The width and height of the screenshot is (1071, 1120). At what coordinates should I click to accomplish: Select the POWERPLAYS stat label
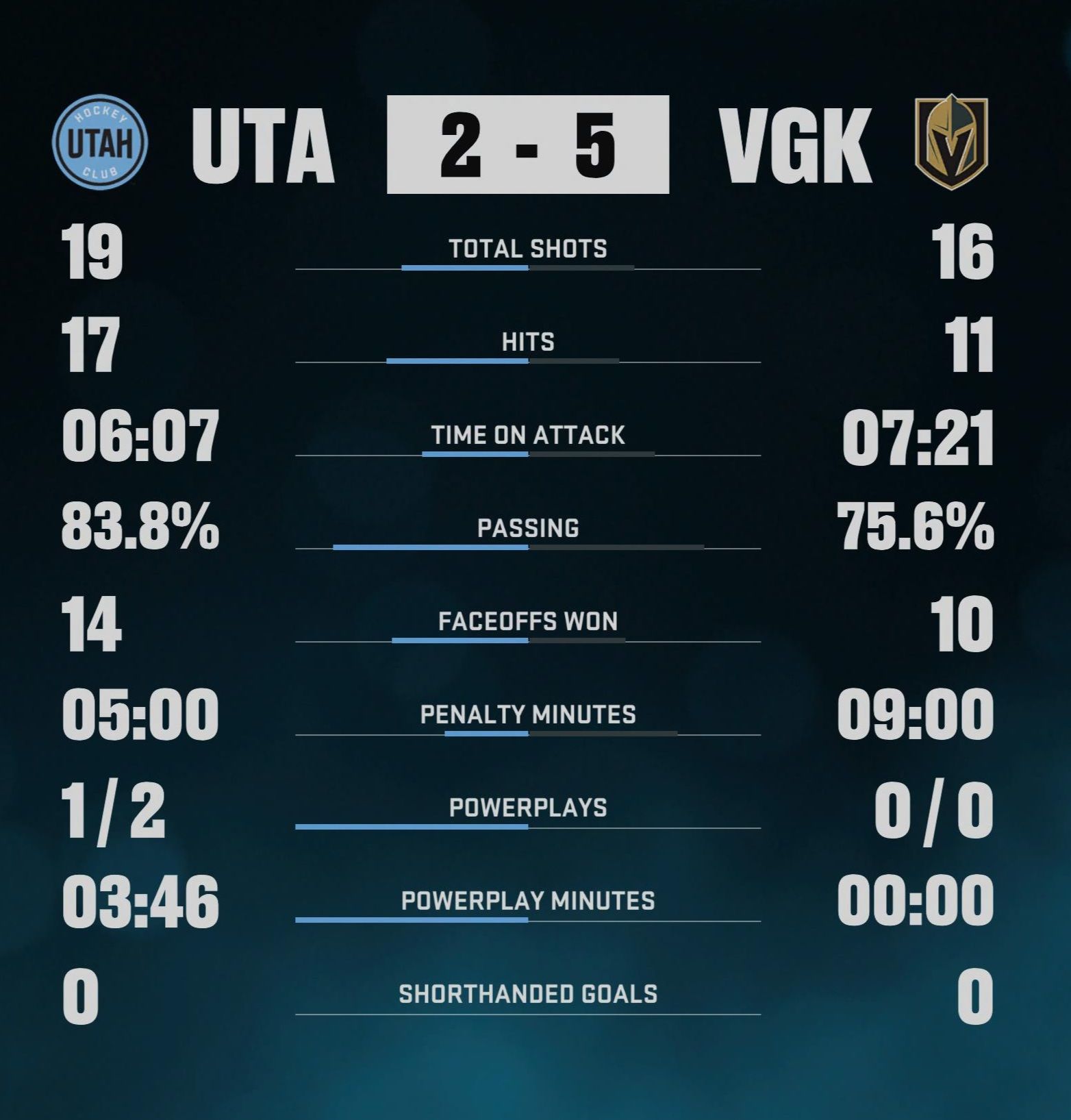[x=527, y=809]
